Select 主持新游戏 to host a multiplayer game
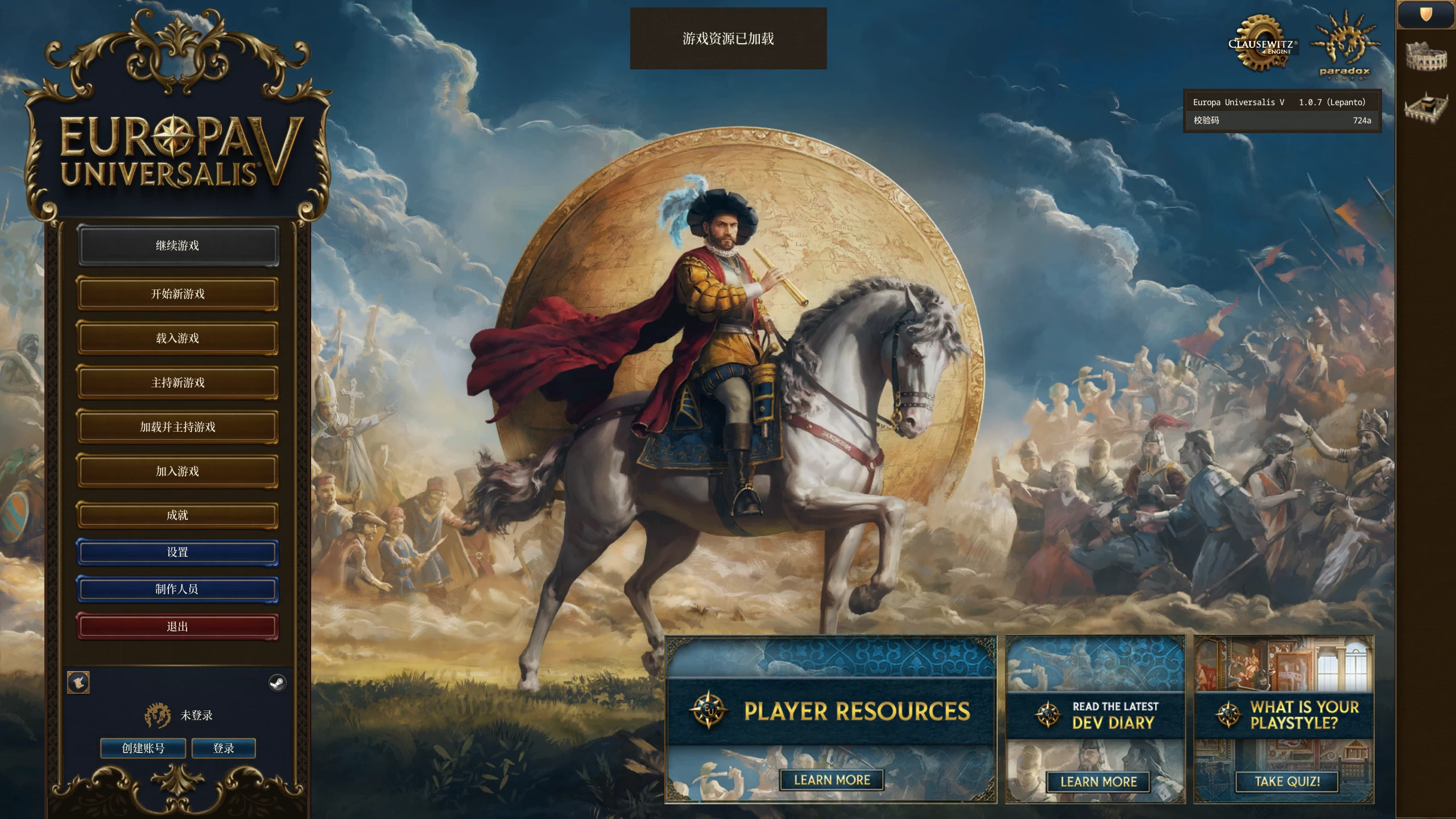Screen dimensions: 1456x819 pos(178,382)
